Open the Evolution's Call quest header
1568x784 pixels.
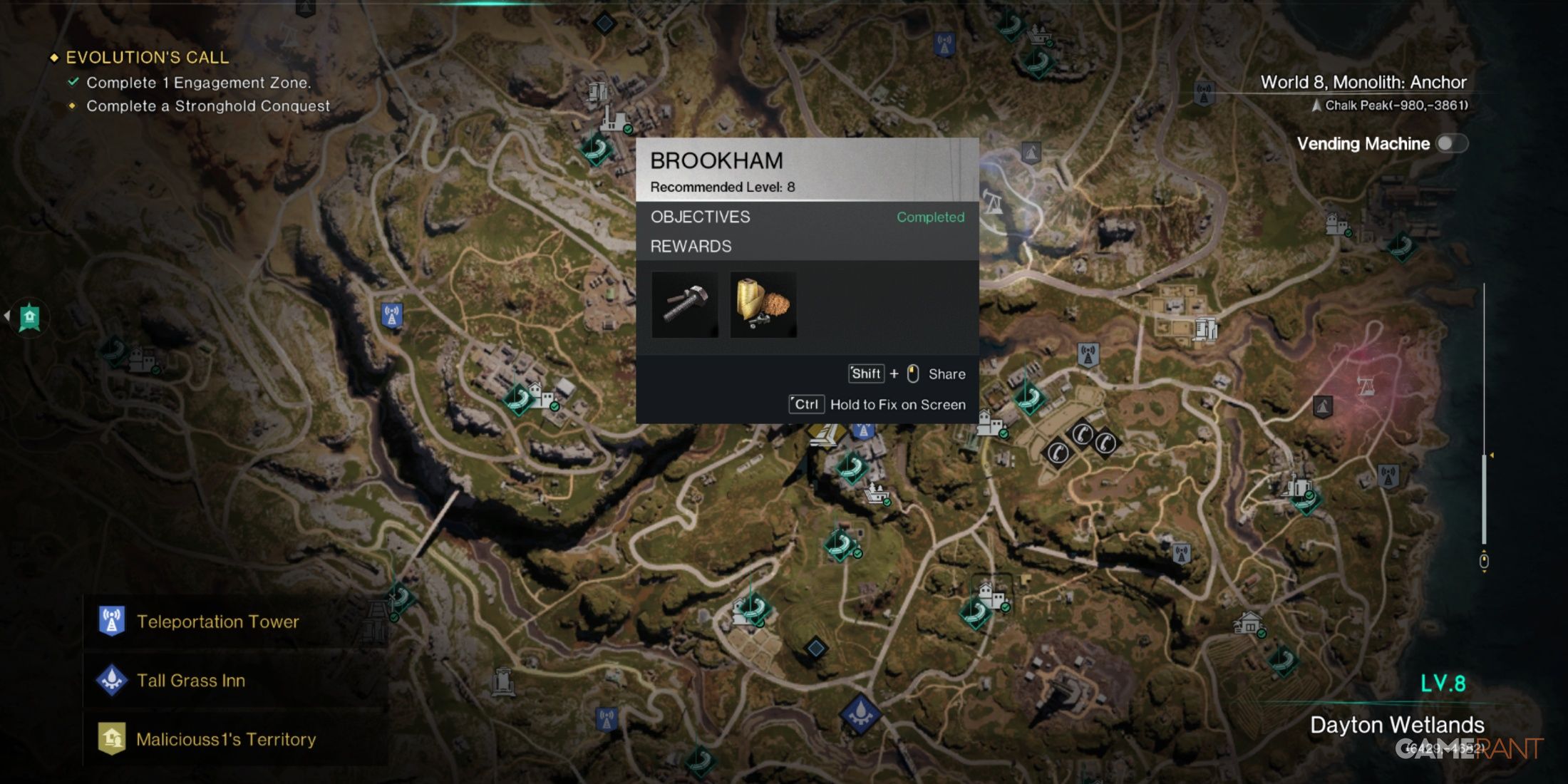coord(146,57)
